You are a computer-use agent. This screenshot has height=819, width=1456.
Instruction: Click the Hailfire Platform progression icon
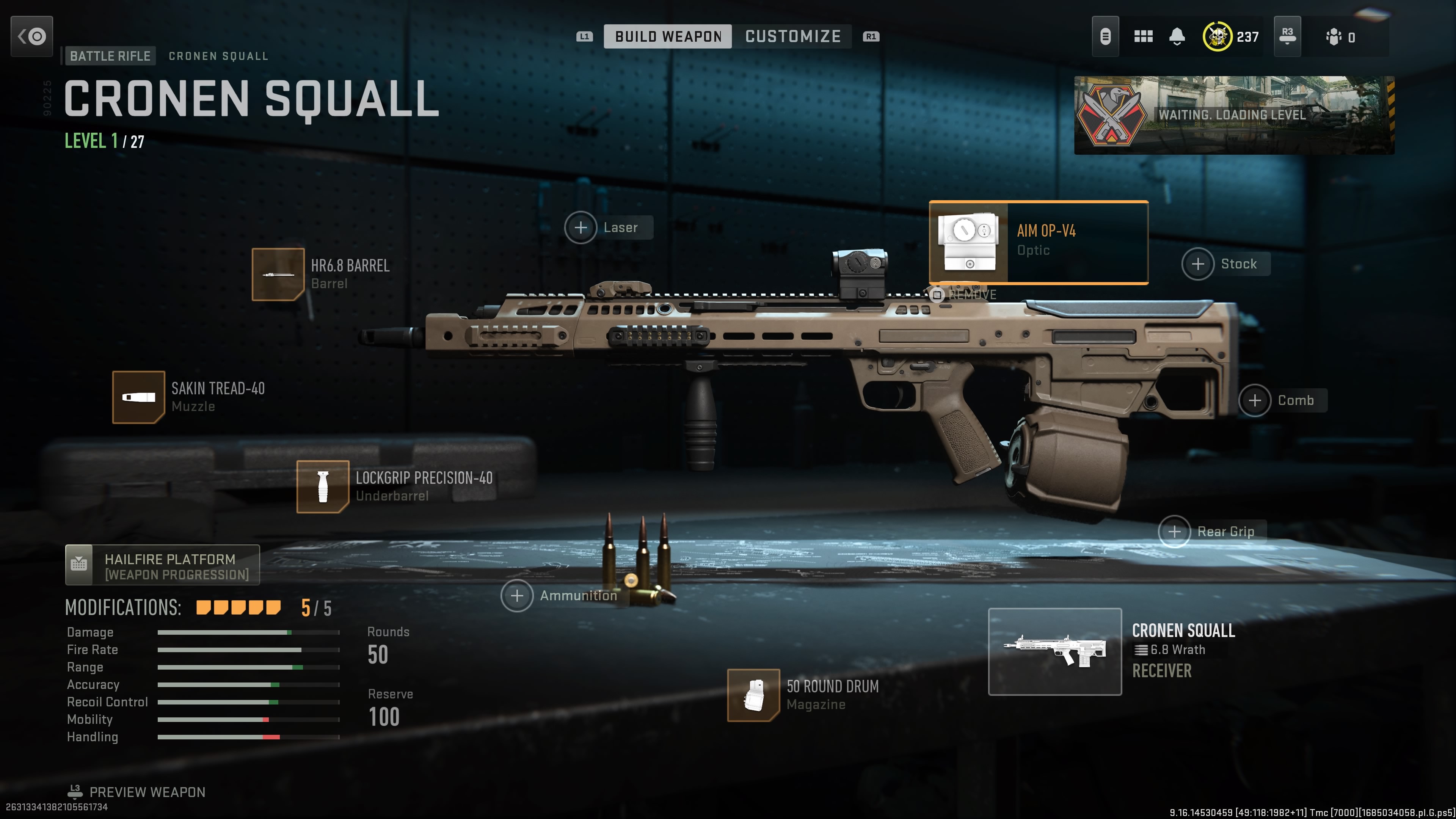(79, 564)
